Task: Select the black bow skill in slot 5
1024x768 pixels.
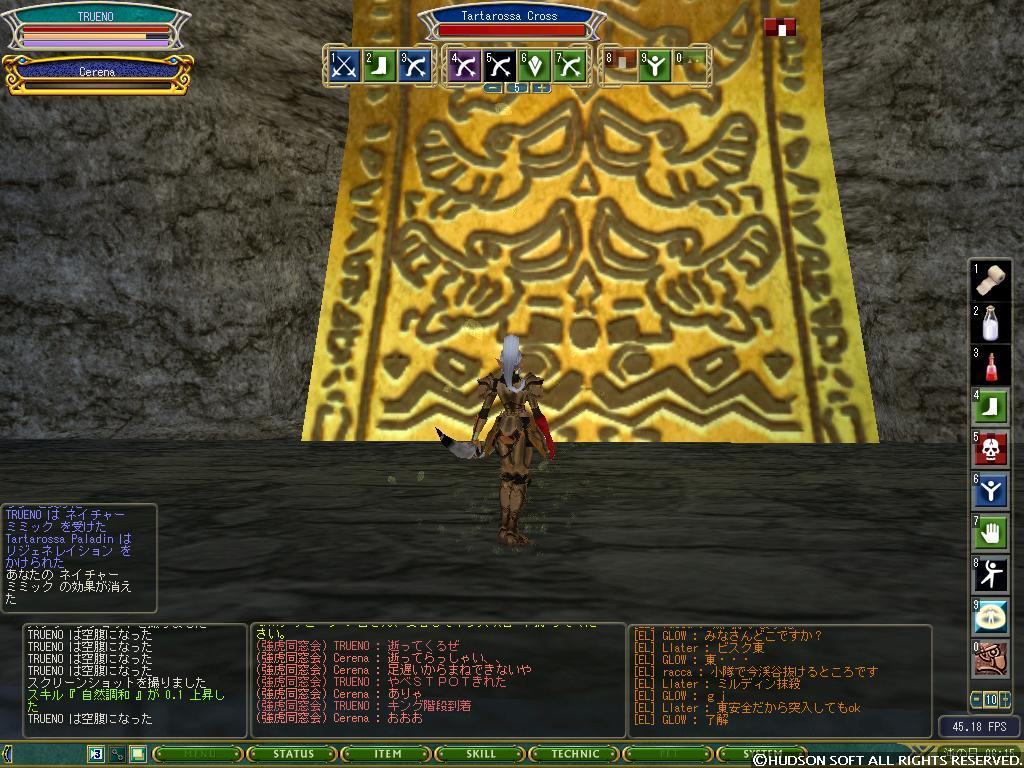Action: click(x=499, y=66)
